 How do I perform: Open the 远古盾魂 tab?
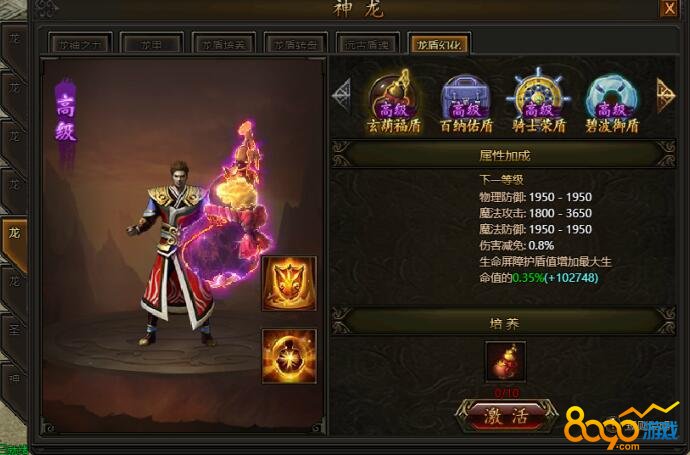(x=366, y=44)
